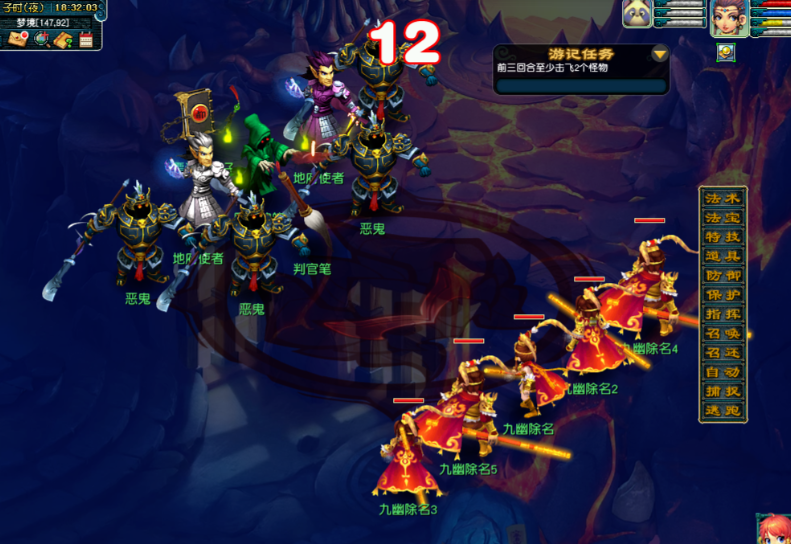
Task: Open the 法宝 (Treasure) command
Action: pos(722,217)
